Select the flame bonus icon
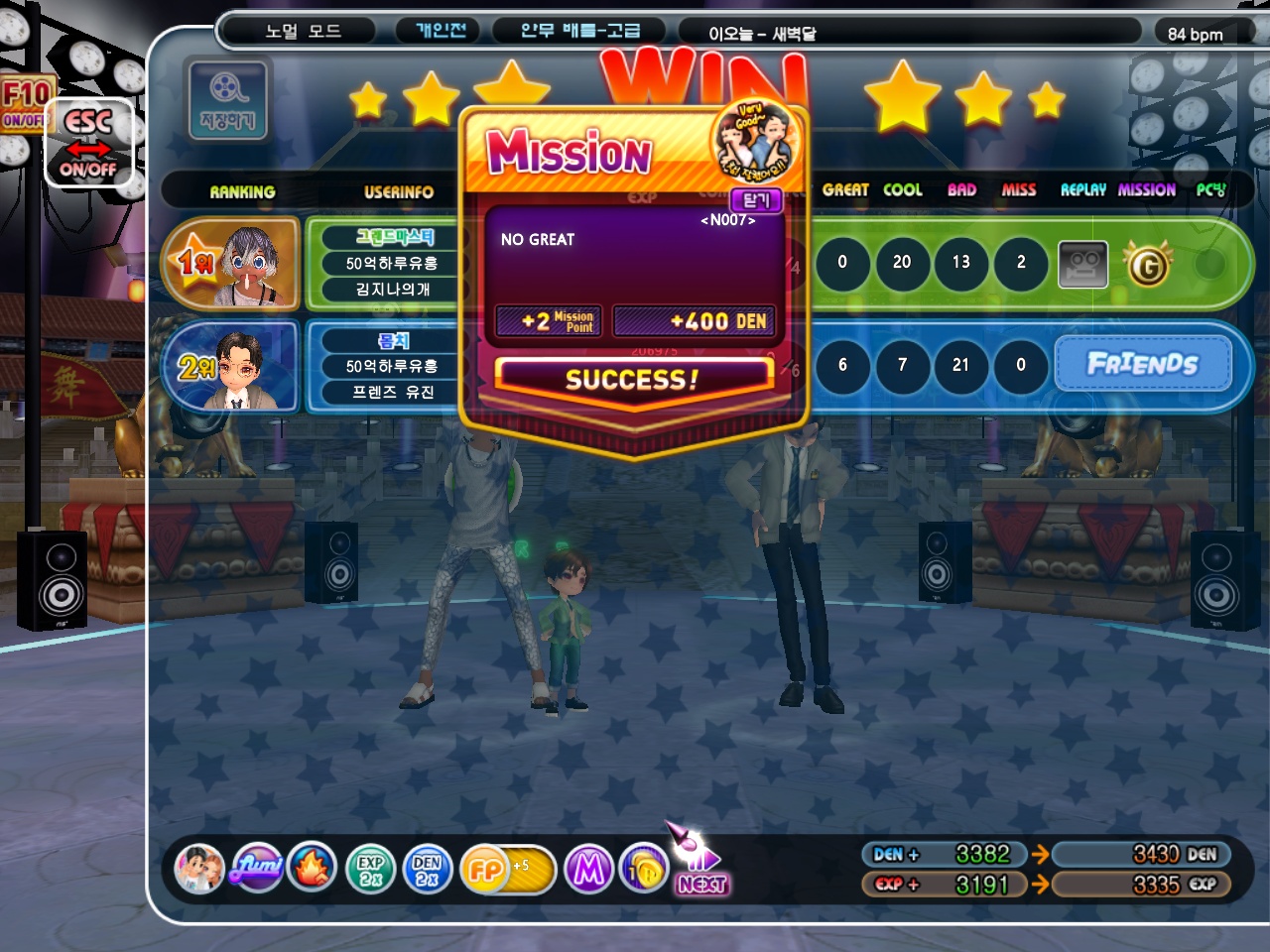This screenshot has width=1270, height=952. click(x=313, y=869)
